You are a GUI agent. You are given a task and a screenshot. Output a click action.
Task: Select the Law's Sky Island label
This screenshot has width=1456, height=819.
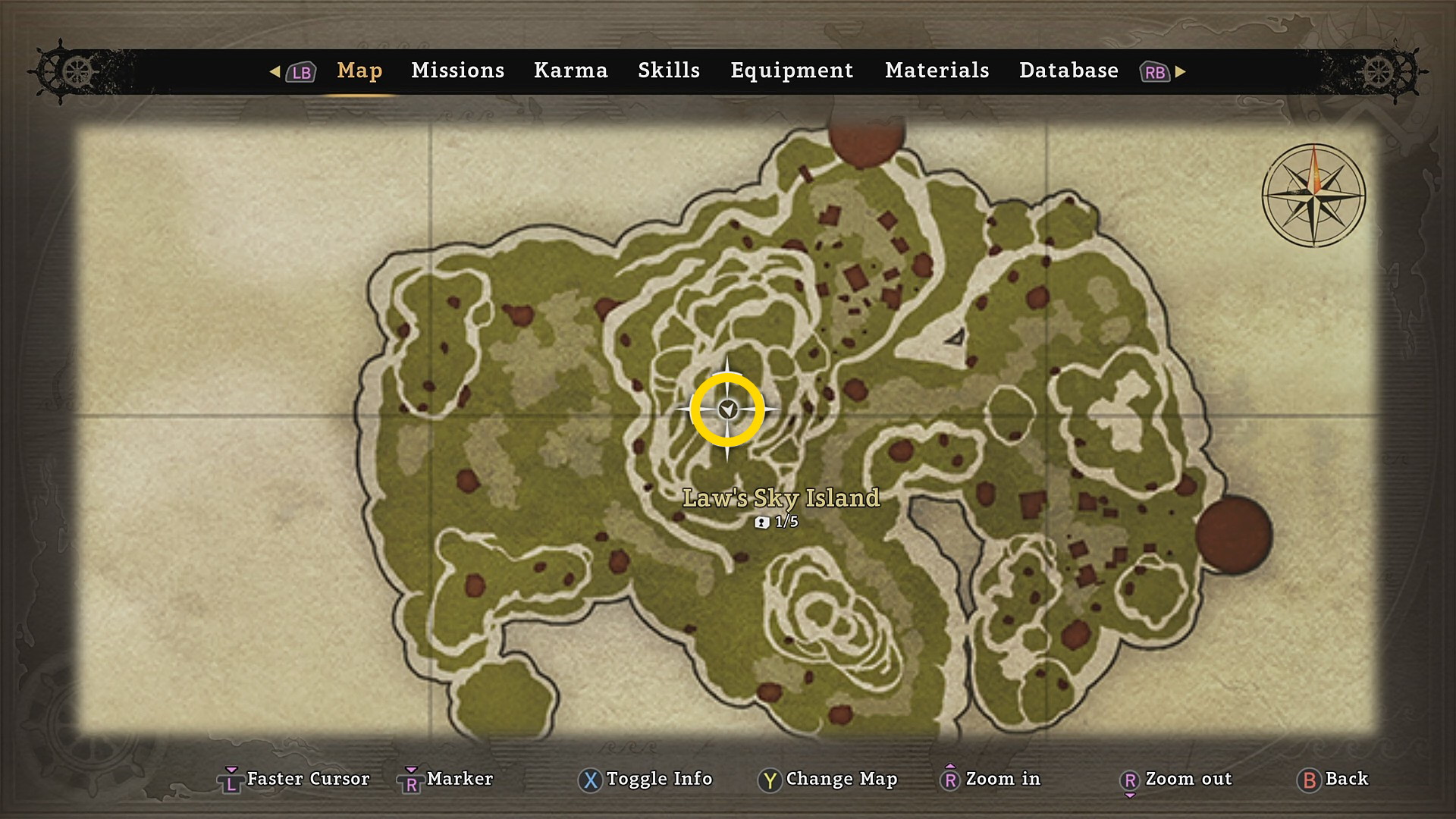(x=781, y=498)
